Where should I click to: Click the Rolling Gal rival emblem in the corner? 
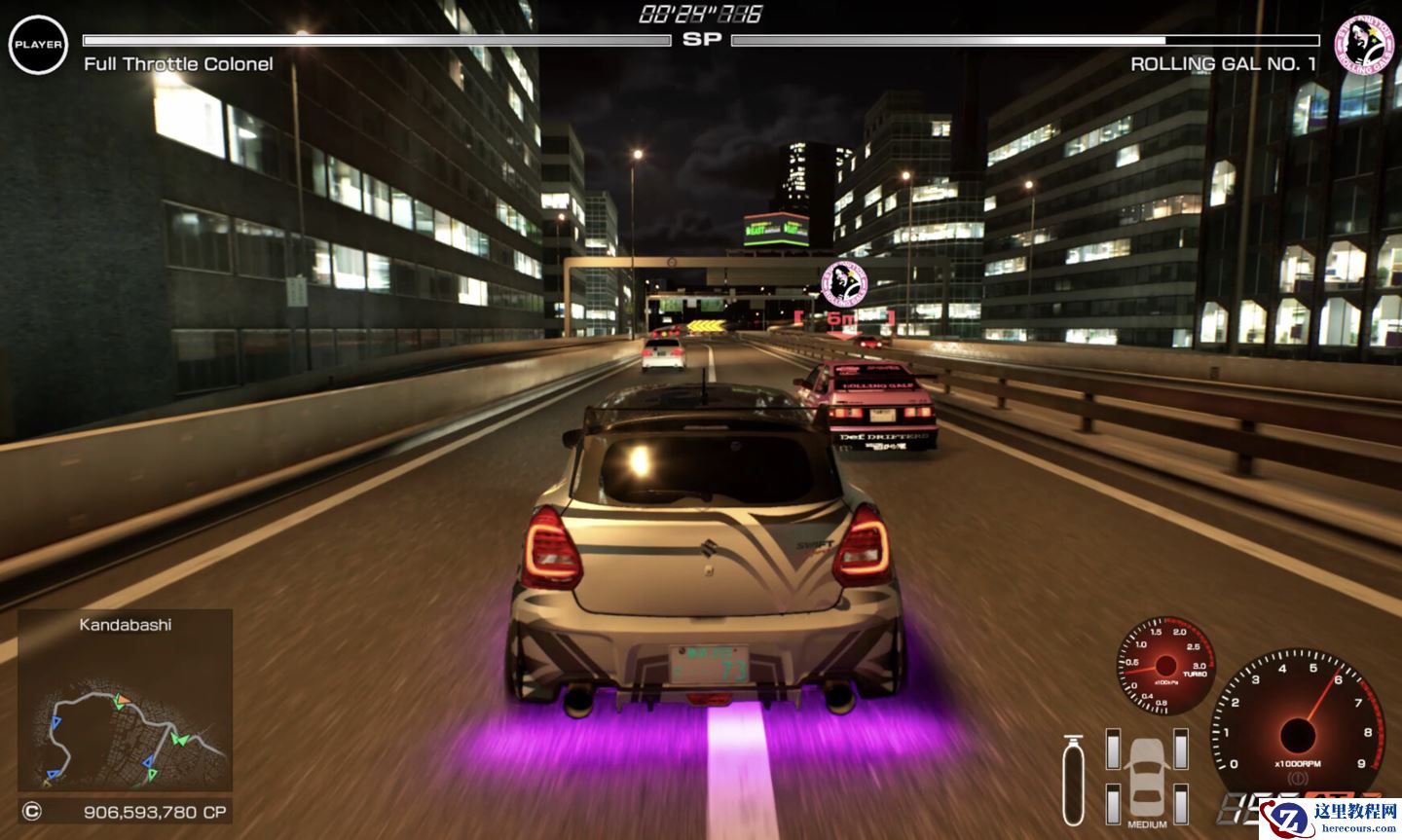[1364, 42]
